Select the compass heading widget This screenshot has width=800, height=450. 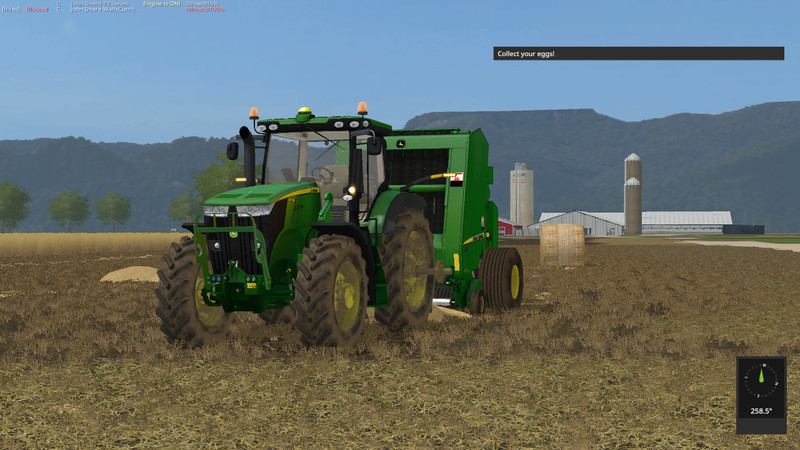[761, 394]
